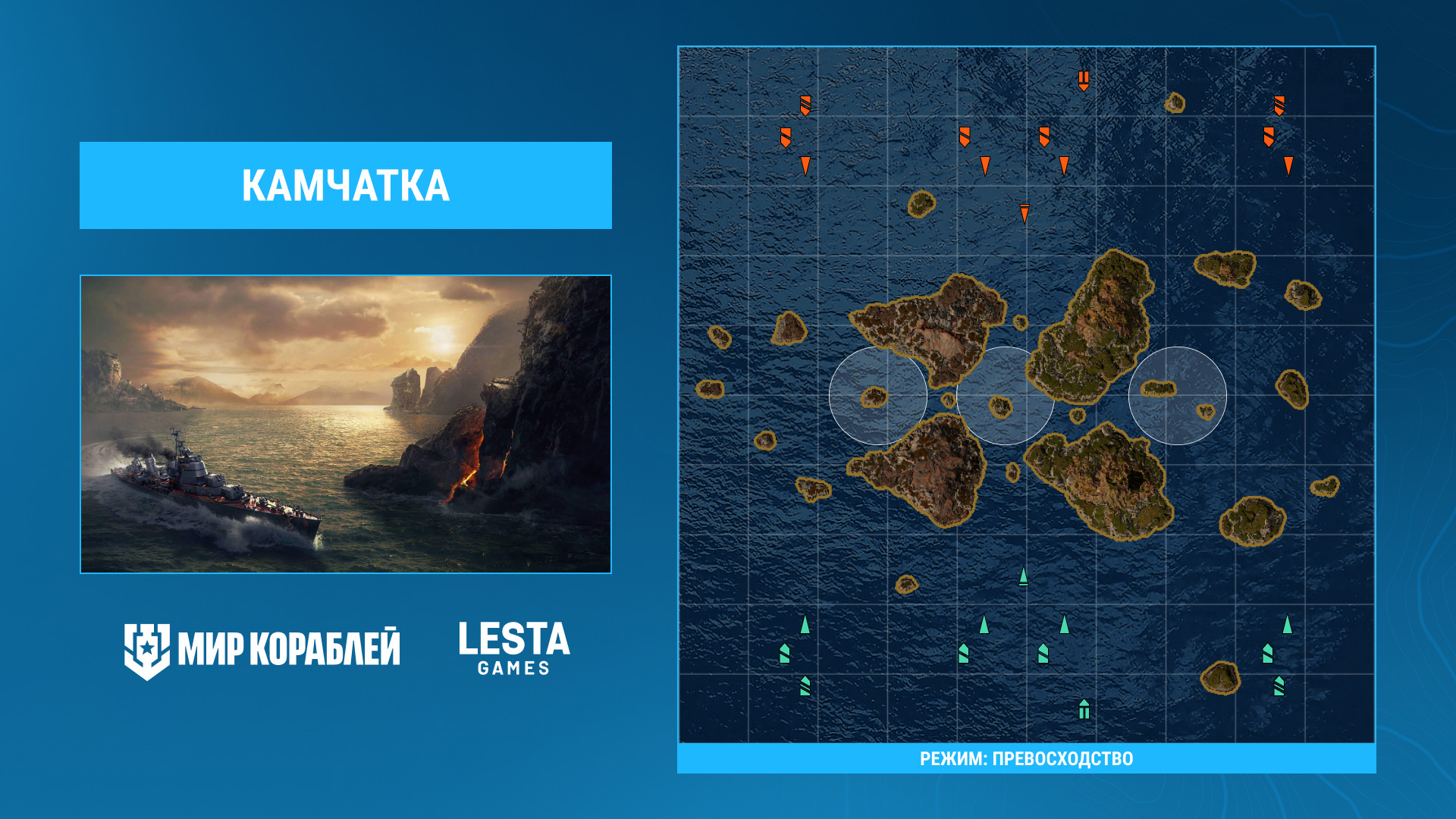Click the Мир Кораблей logo
1456x819 pixels.
click(x=262, y=650)
